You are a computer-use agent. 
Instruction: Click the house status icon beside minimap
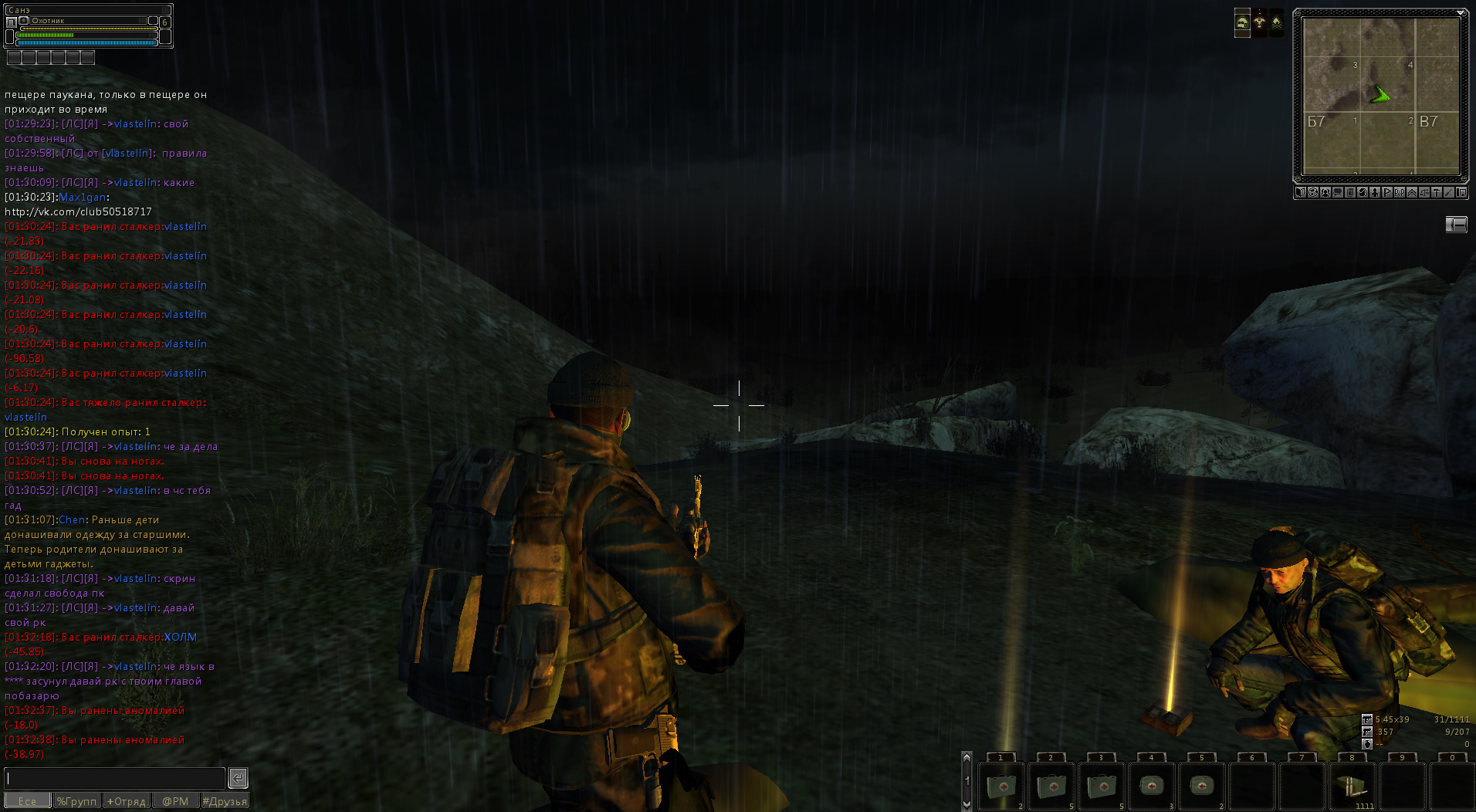tap(1242, 22)
